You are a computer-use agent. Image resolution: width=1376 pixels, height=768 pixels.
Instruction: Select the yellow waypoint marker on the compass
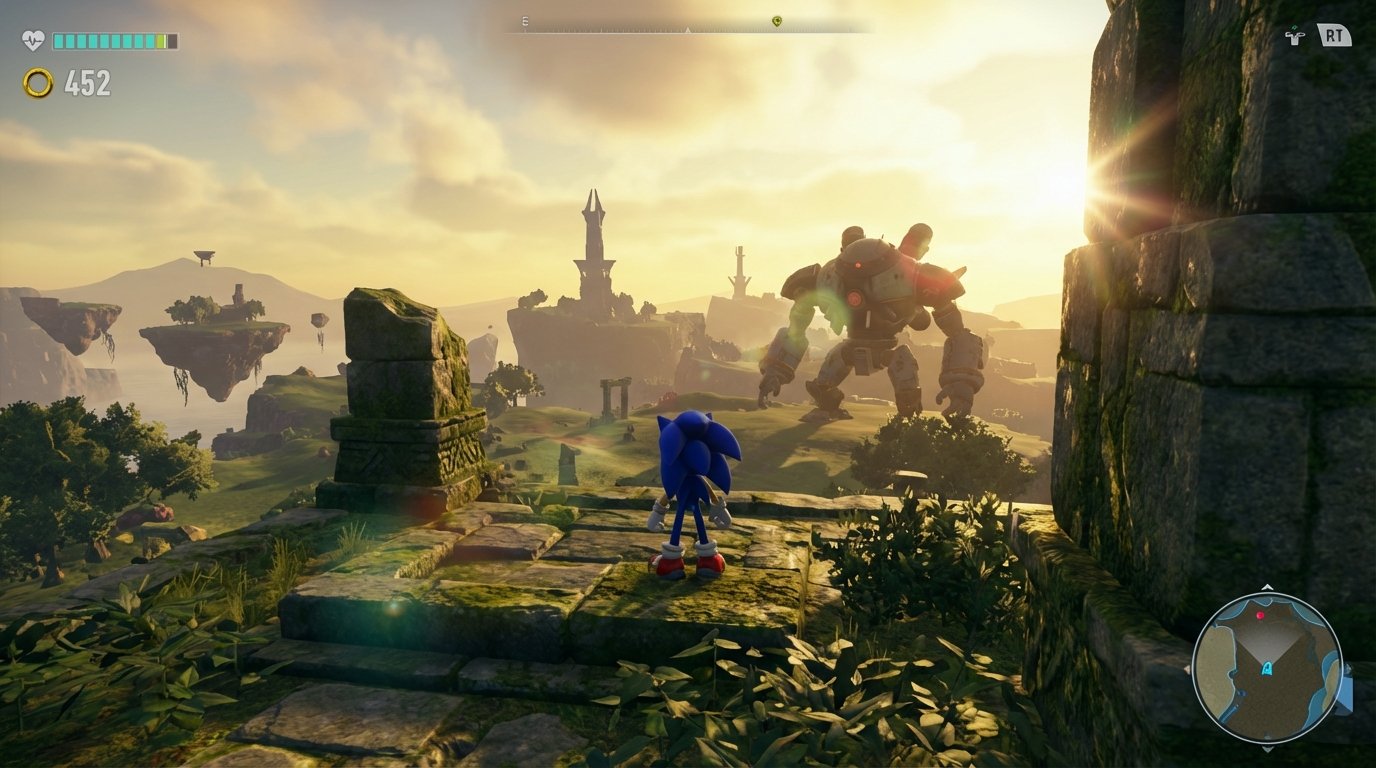(776, 21)
